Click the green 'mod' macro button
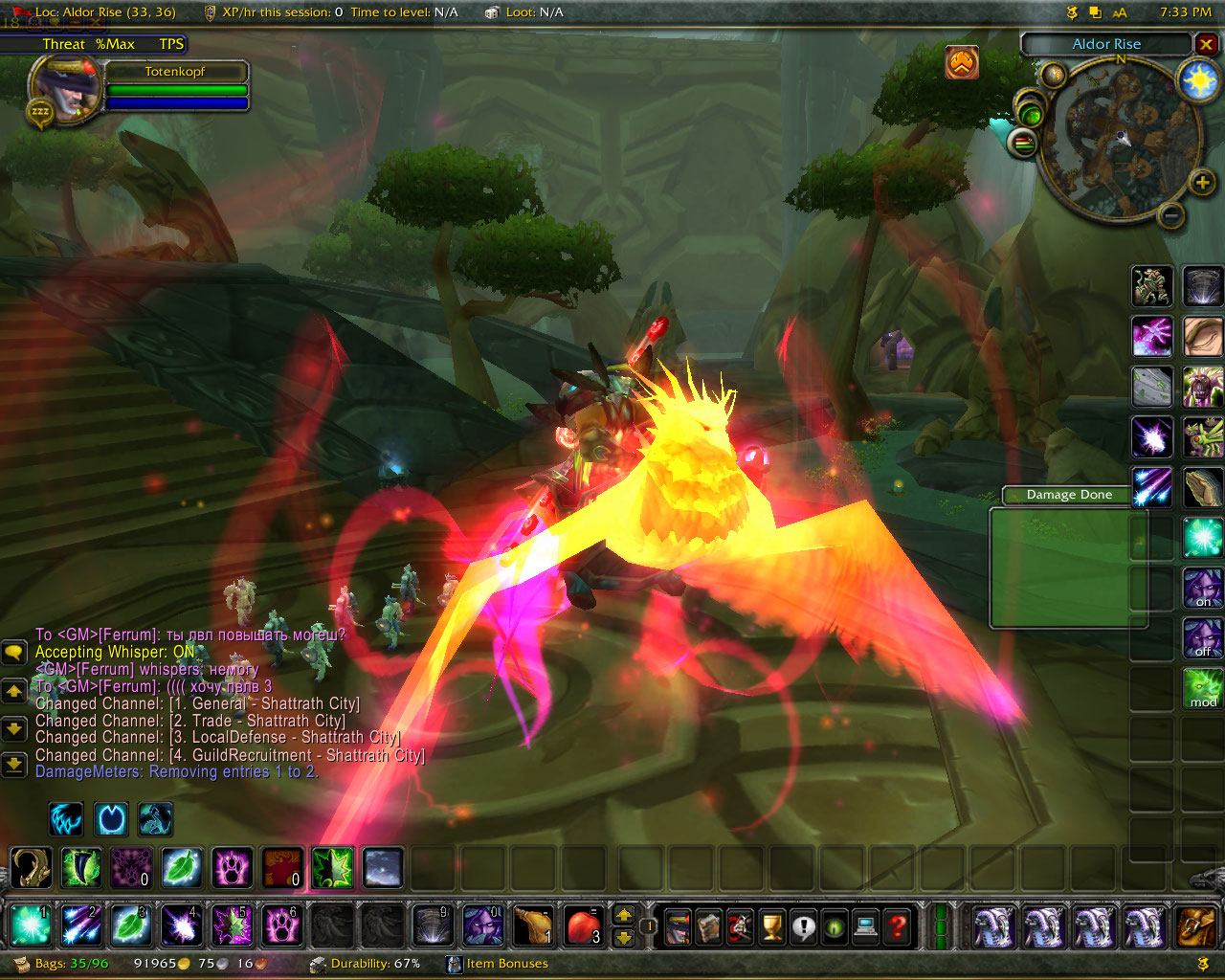The image size is (1225, 980). (x=1203, y=688)
